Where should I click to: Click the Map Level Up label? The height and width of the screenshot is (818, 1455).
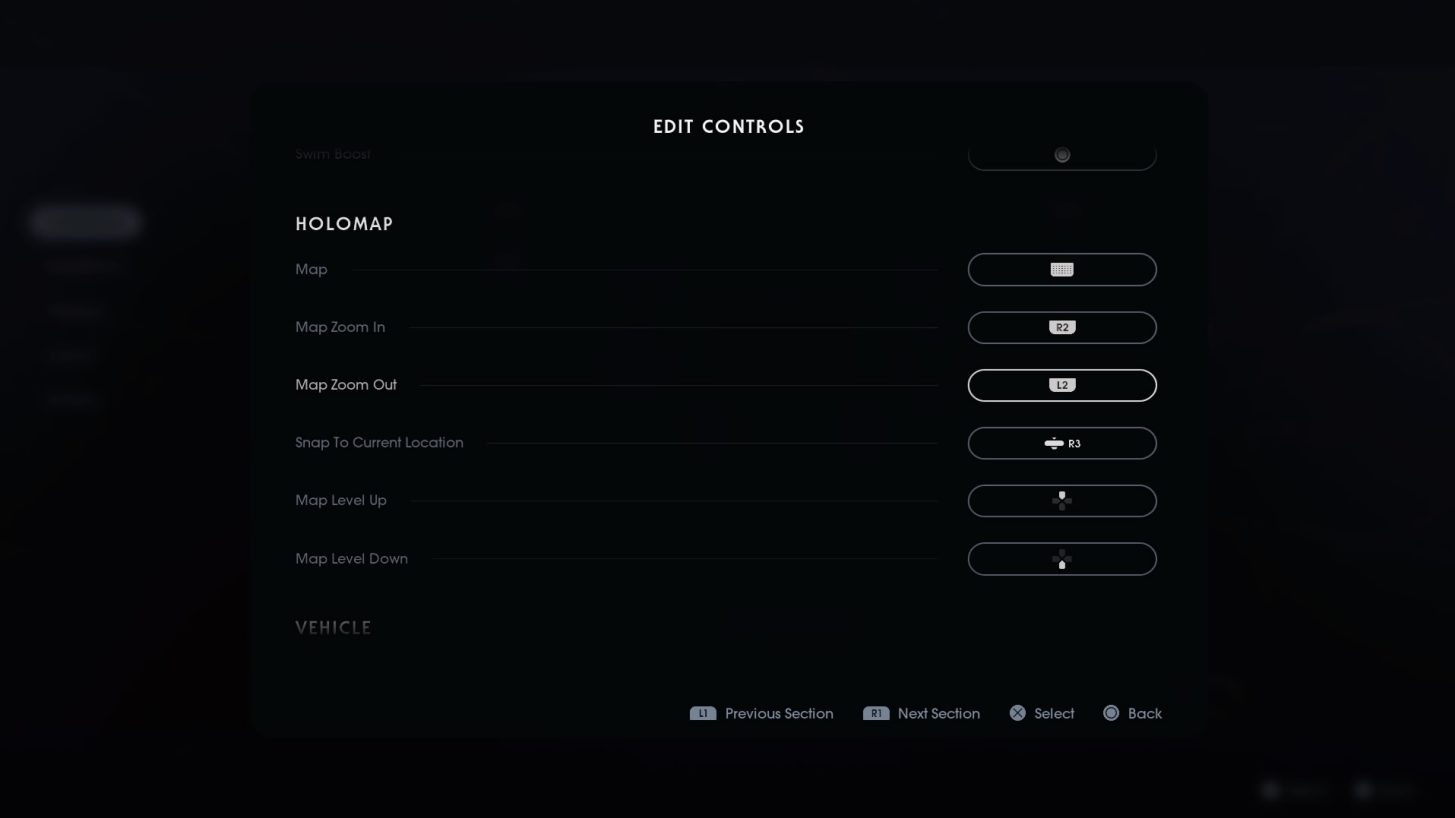(x=341, y=500)
